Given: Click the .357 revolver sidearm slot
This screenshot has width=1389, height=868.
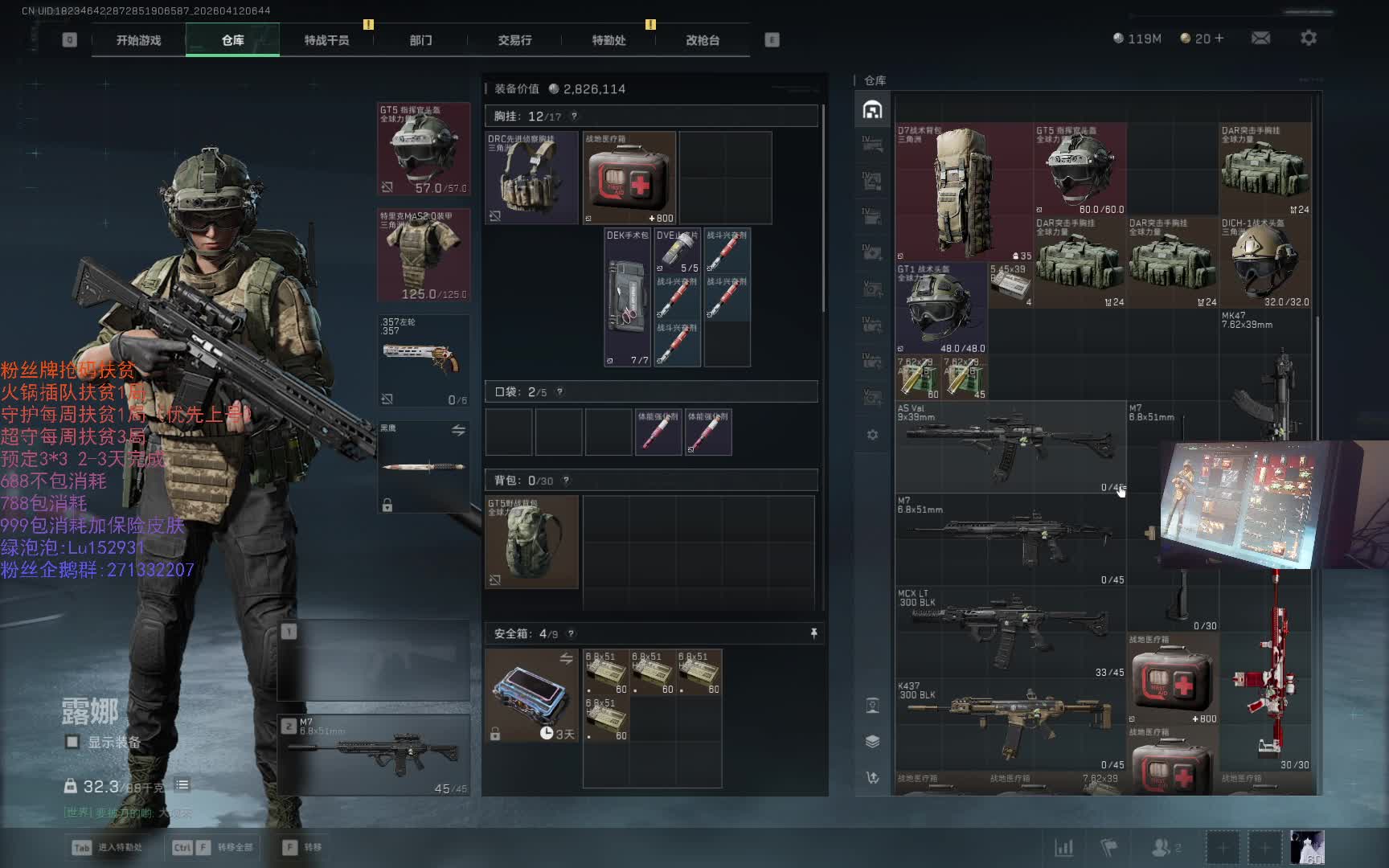Looking at the screenshot, I should tap(424, 361).
